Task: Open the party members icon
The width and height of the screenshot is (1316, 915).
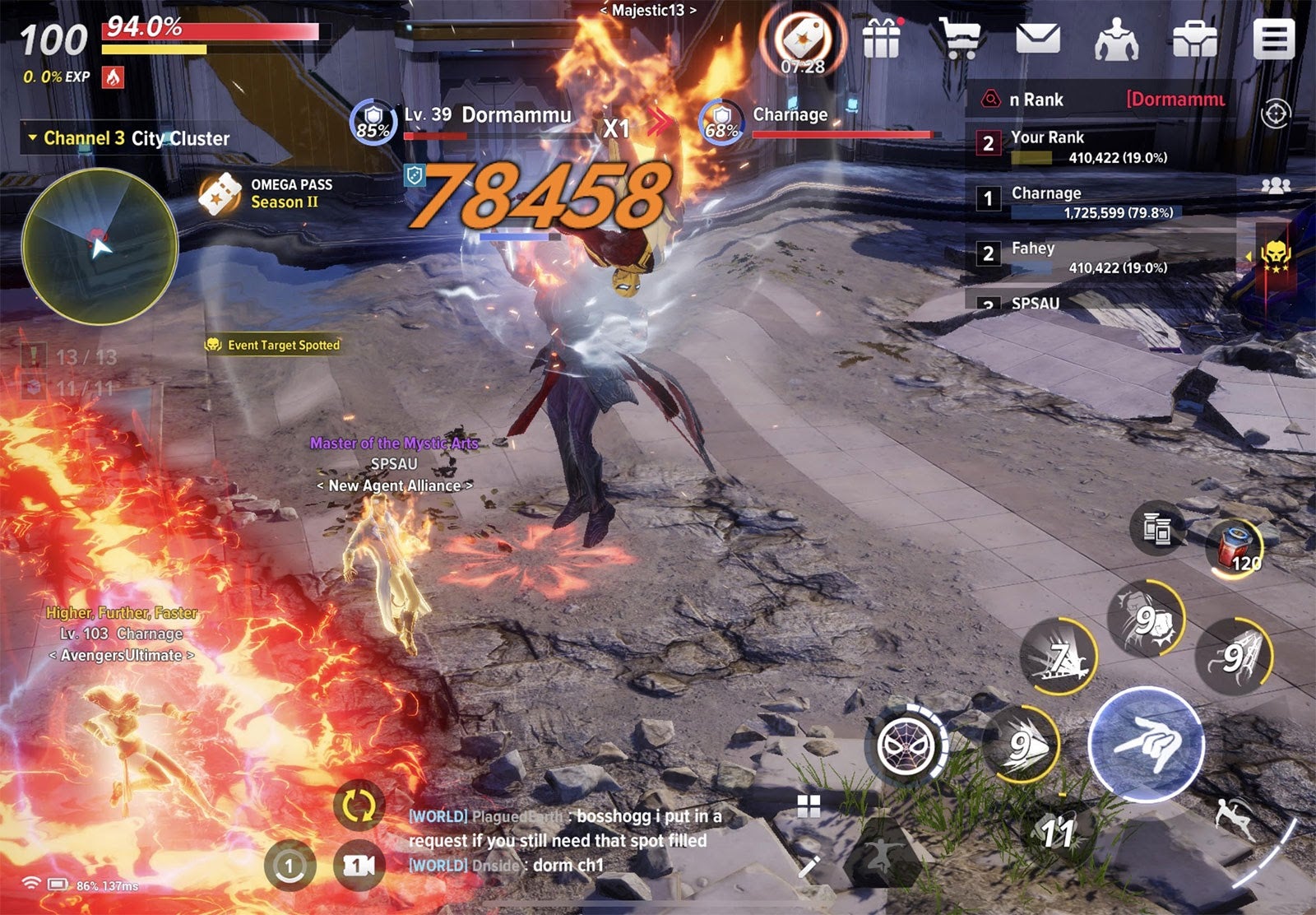Action: [x=1276, y=185]
